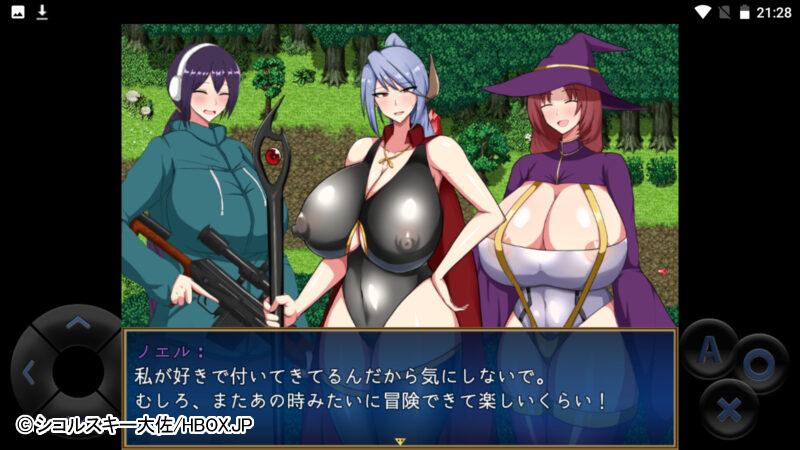Advance dialogue using the continue arrow
The image size is (800, 450).
coord(399,440)
